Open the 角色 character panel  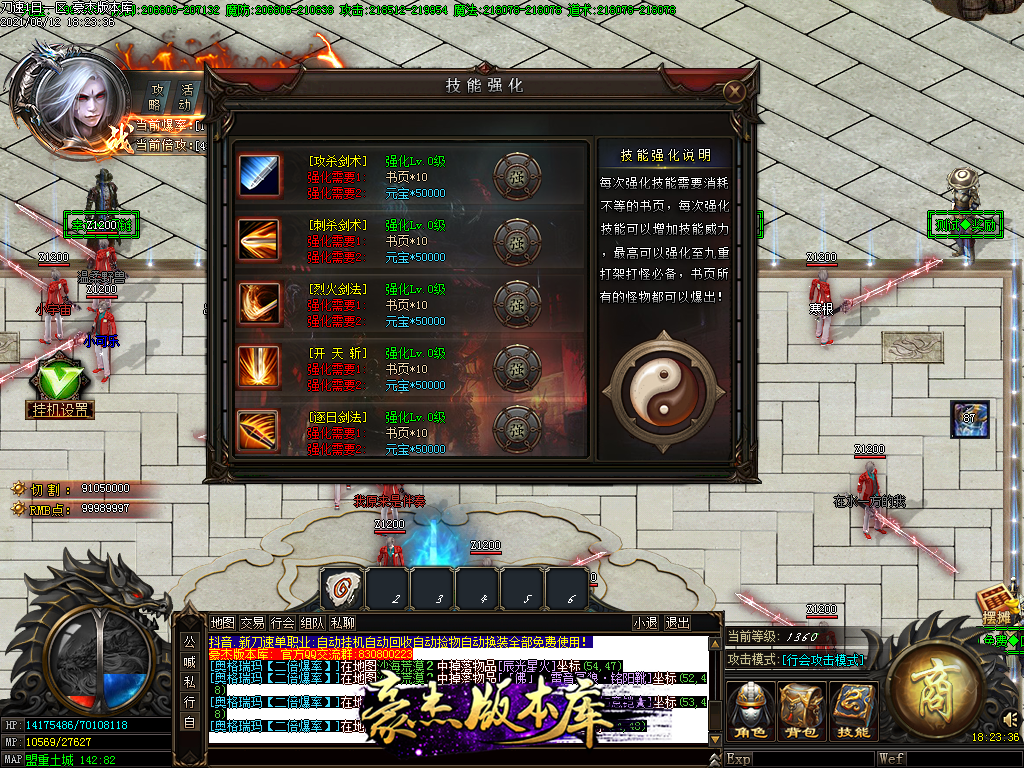coord(749,710)
